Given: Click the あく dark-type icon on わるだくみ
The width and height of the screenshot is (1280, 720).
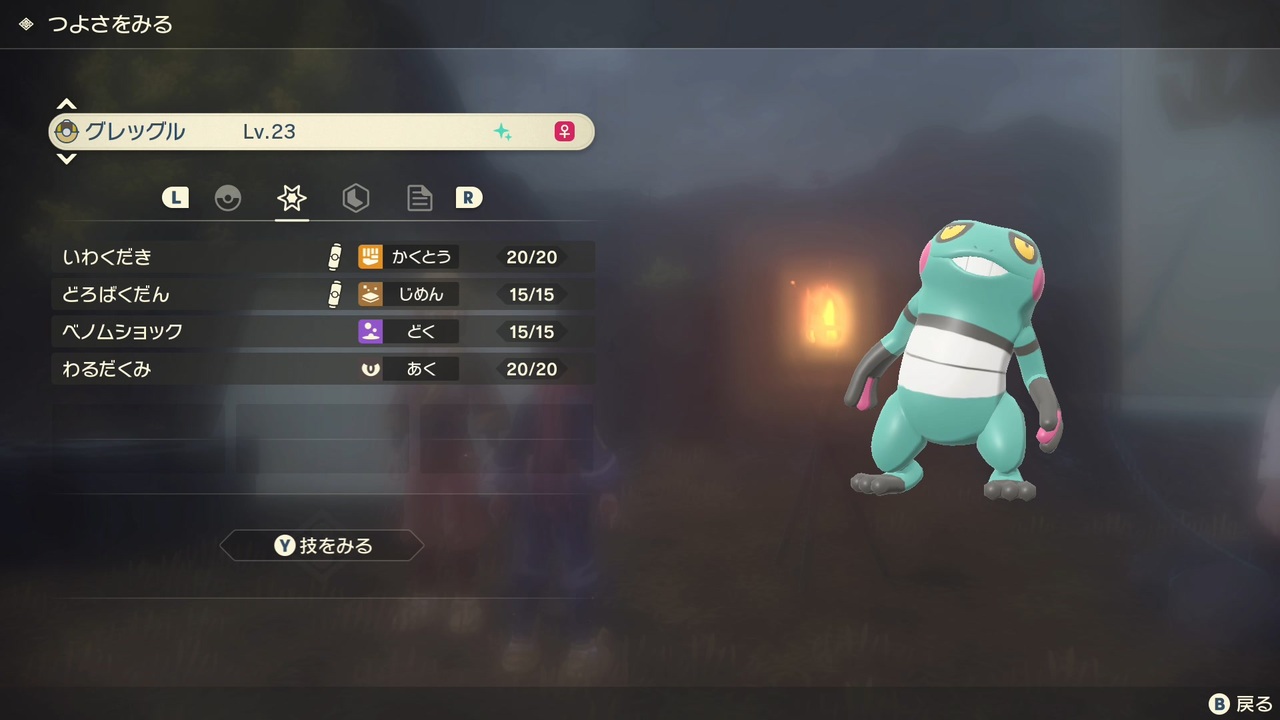Looking at the screenshot, I should pos(370,369).
